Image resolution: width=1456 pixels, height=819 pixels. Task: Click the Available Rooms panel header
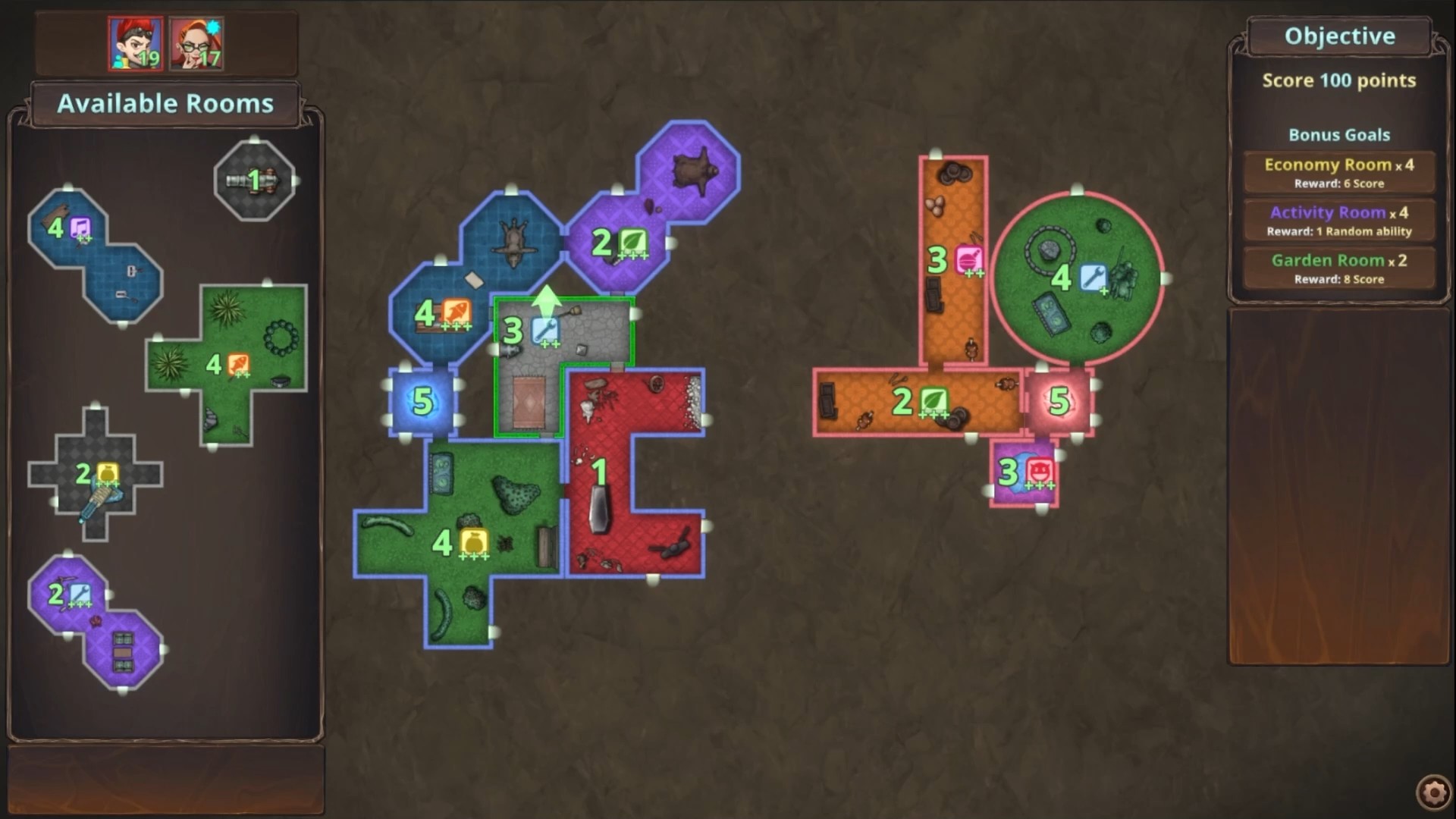point(165,104)
